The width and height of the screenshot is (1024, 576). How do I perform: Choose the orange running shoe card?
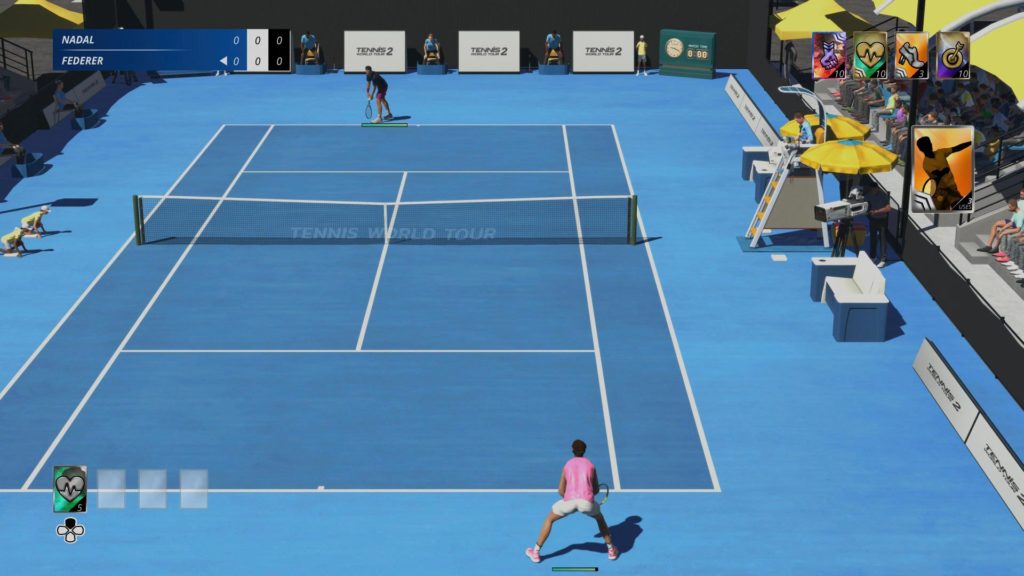[911, 55]
